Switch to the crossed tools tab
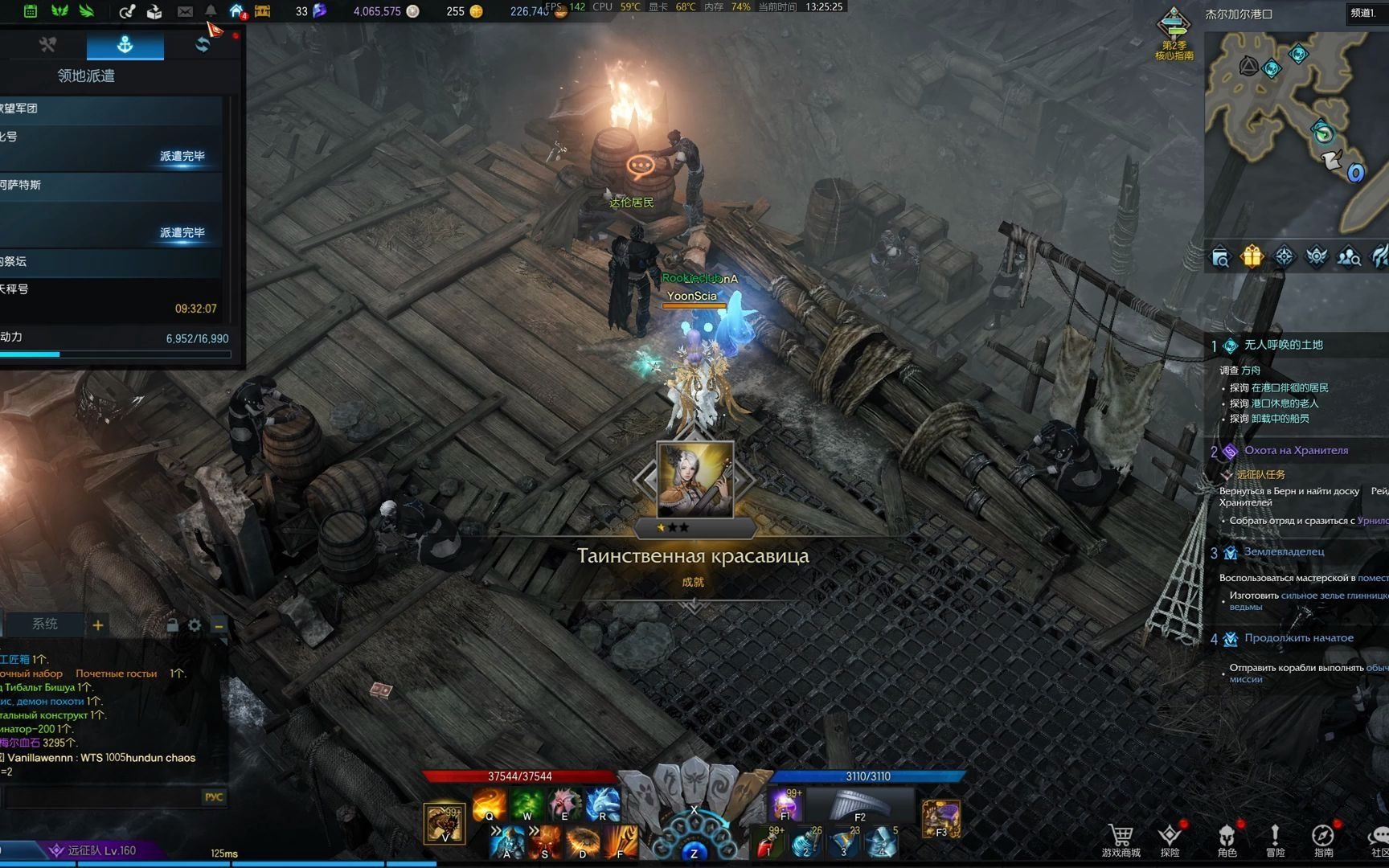Screen dimensions: 1389x868 click(47, 45)
